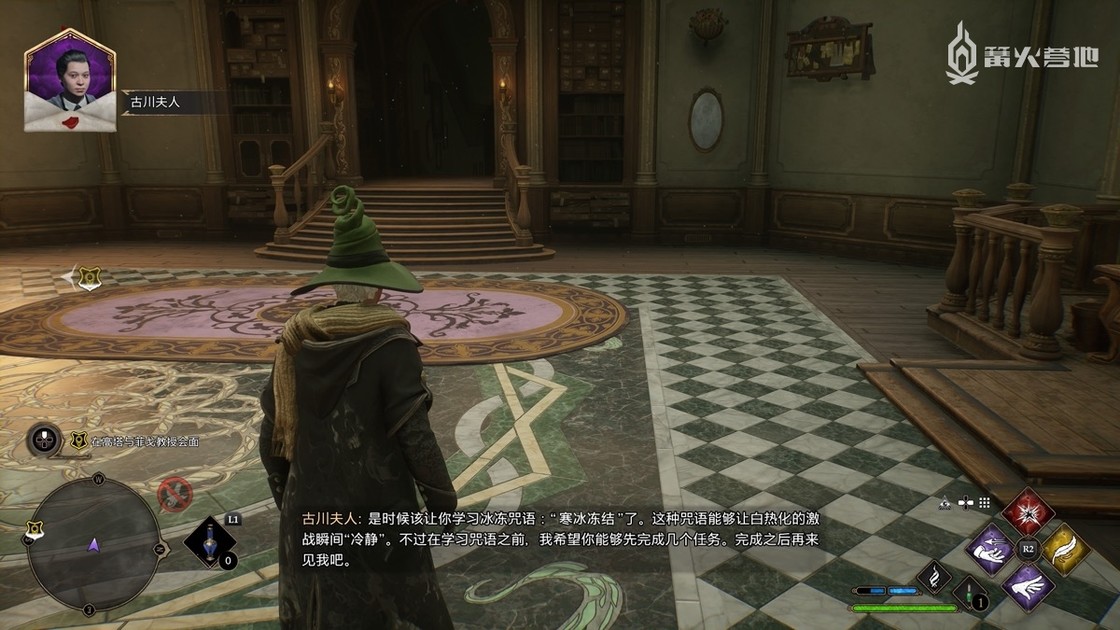Select the Revelio eye icon above the spells
Viewport: 1120px width, 630px height.
pyautogui.click(x=946, y=503)
